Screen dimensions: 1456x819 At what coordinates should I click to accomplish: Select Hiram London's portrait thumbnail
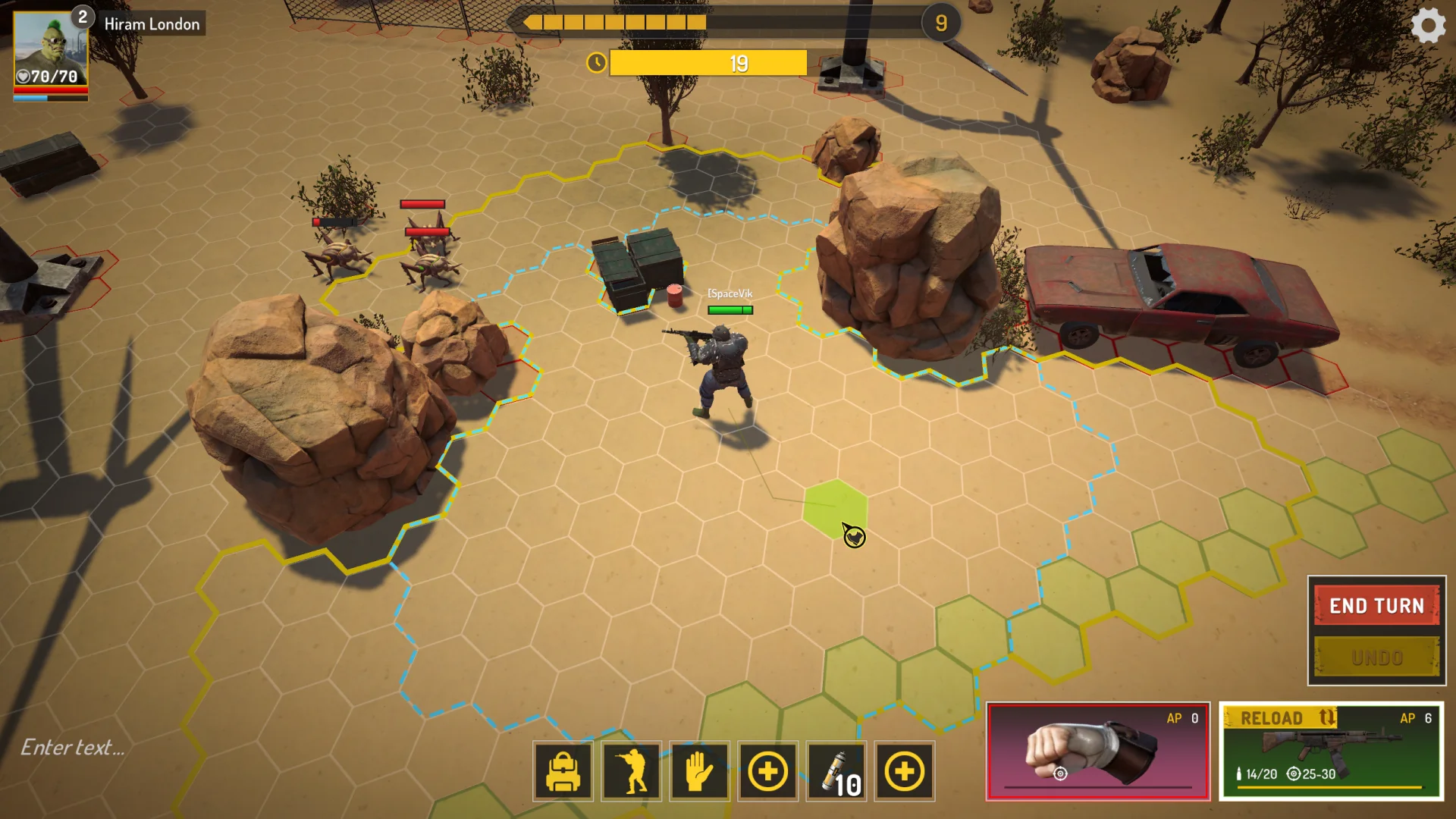tap(50, 47)
